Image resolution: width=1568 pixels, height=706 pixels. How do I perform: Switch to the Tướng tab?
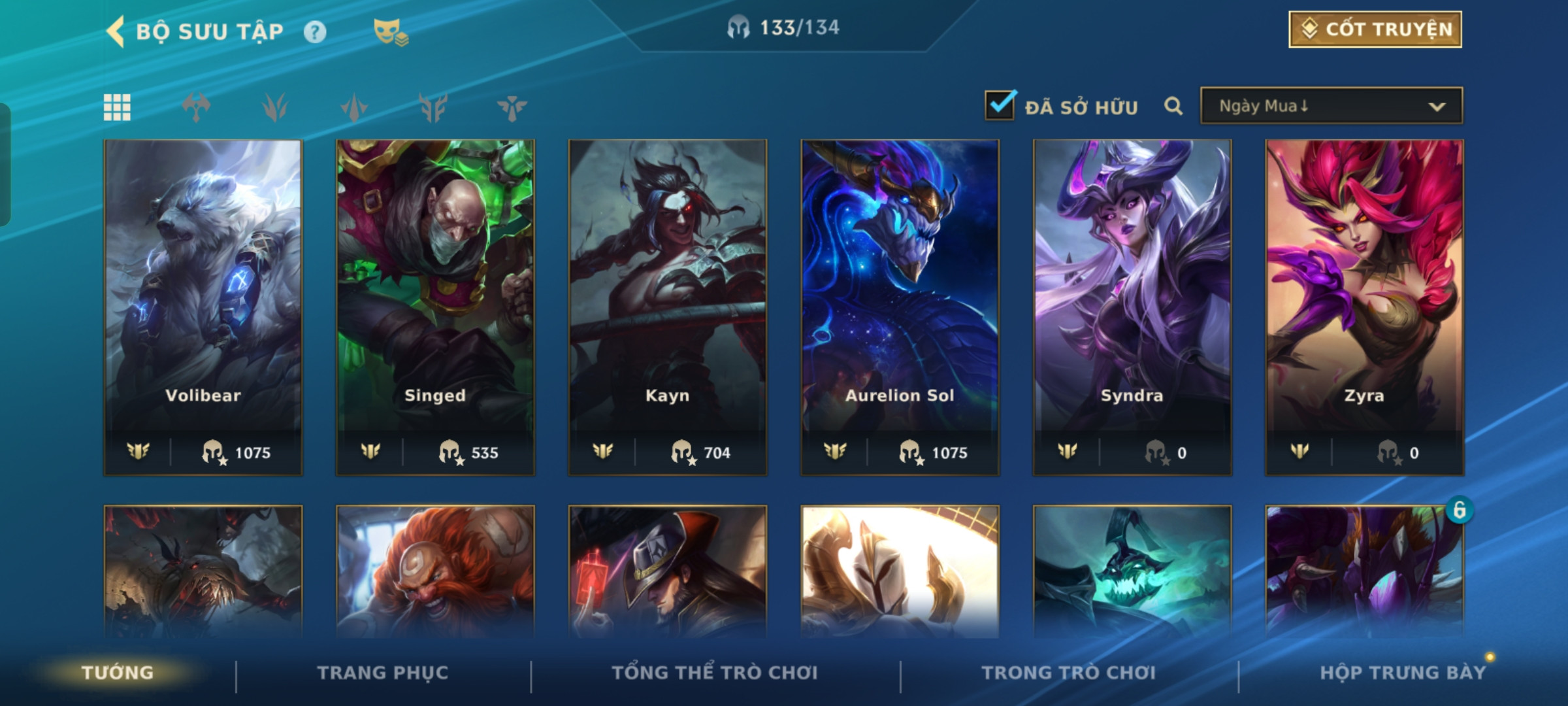click(118, 672)
